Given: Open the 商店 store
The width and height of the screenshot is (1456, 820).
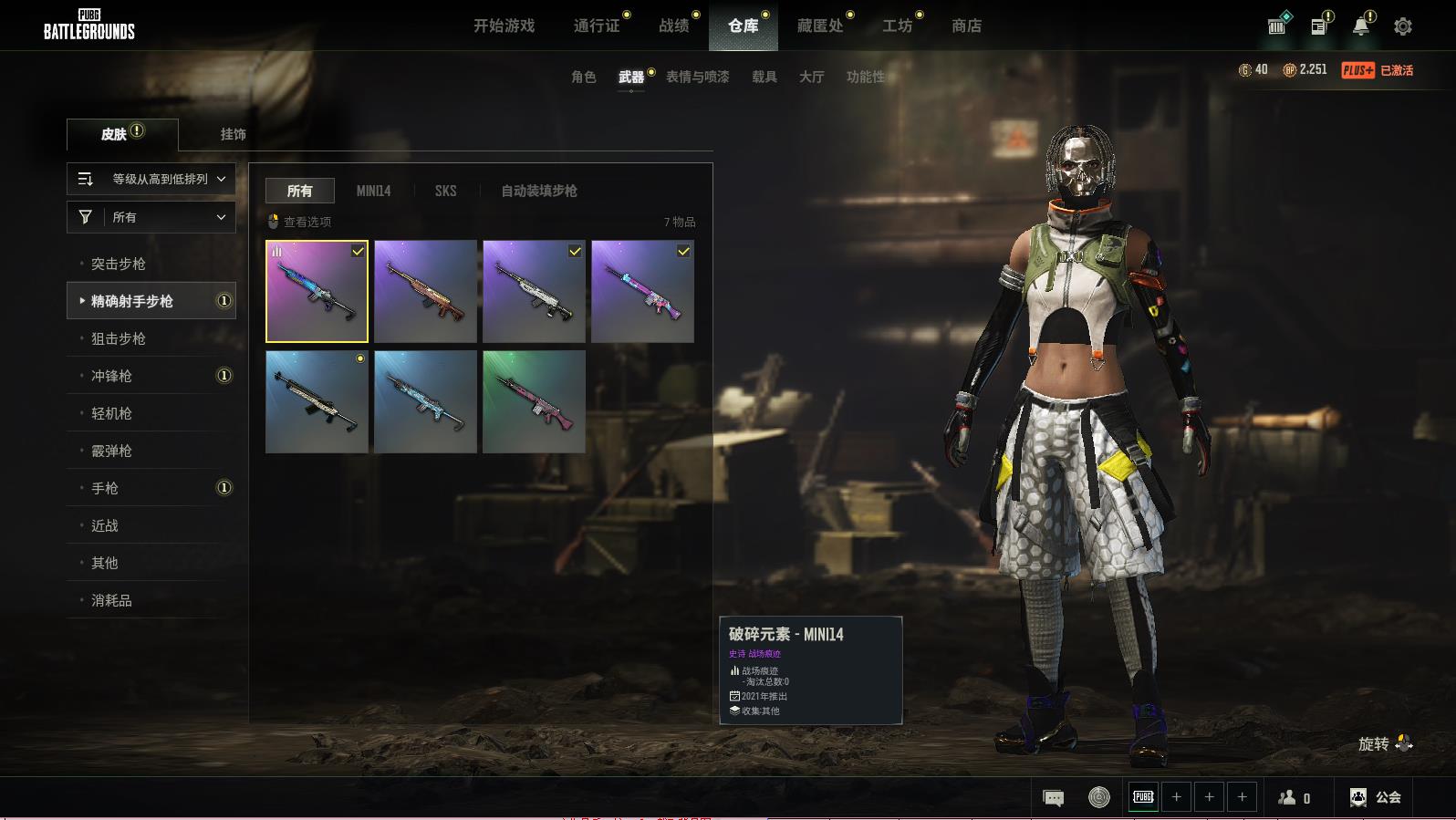Looking at the screenshot, I should tap(966, 26).
